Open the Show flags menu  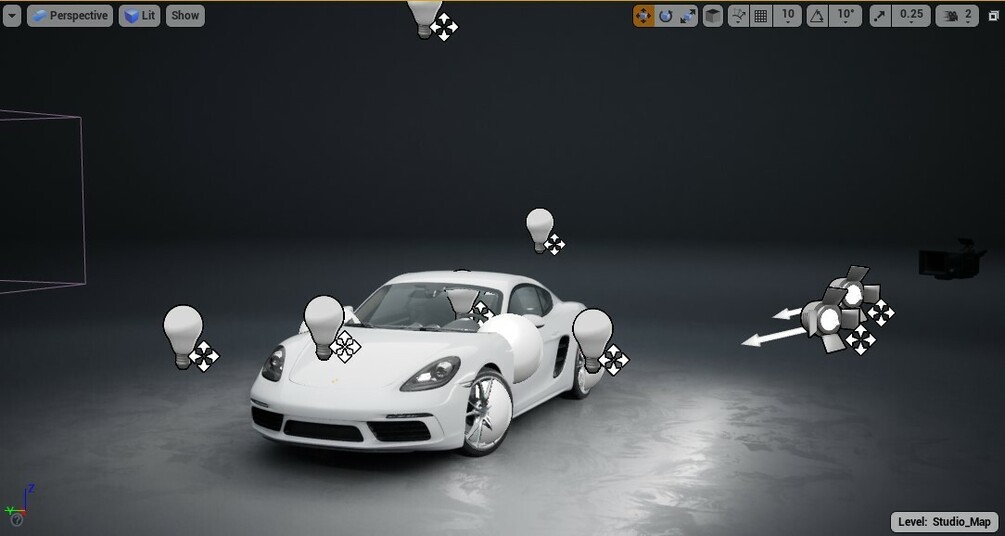pos(185,16)
